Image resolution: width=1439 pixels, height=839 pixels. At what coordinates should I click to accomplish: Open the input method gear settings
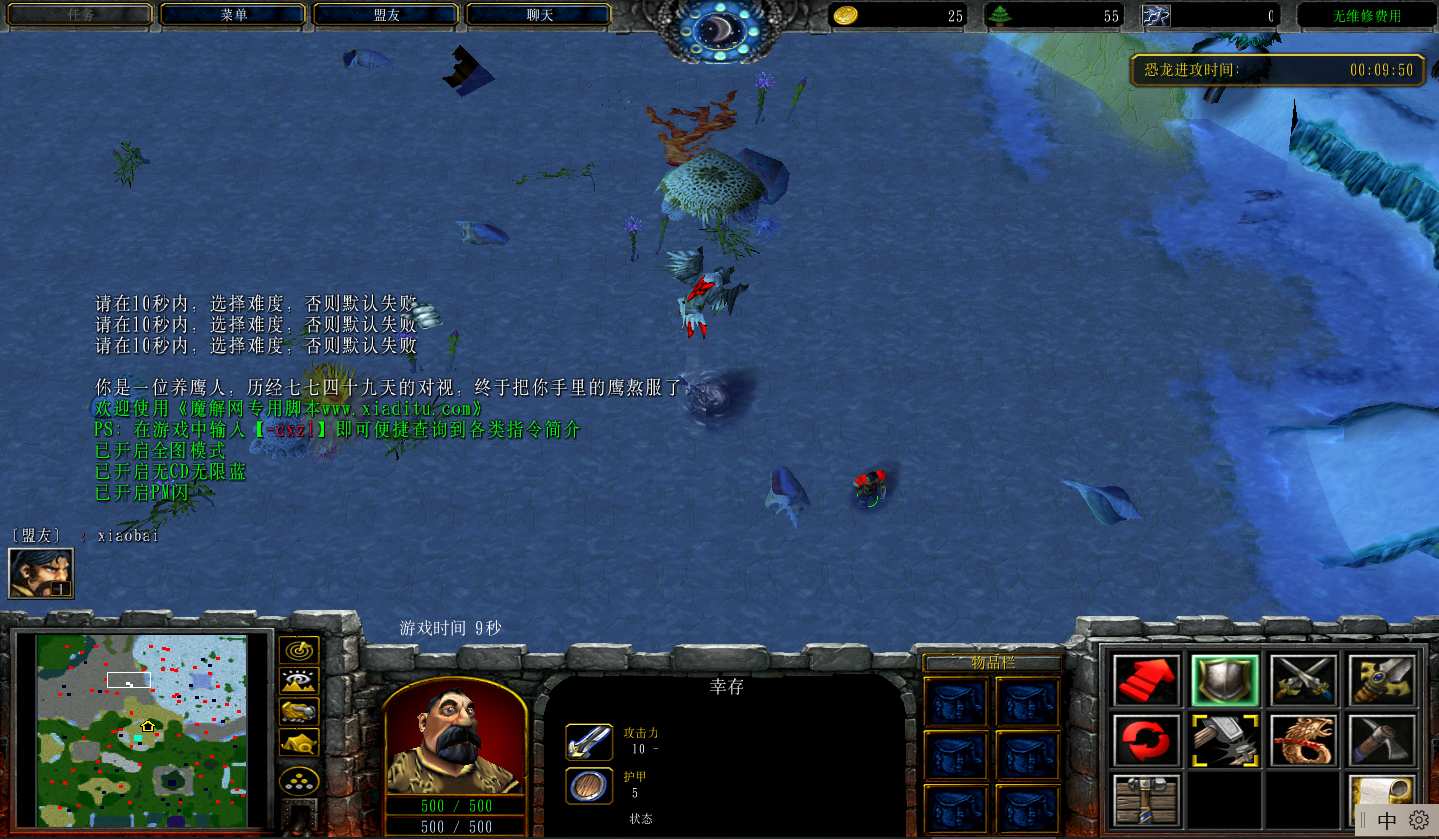(1419, 821)
